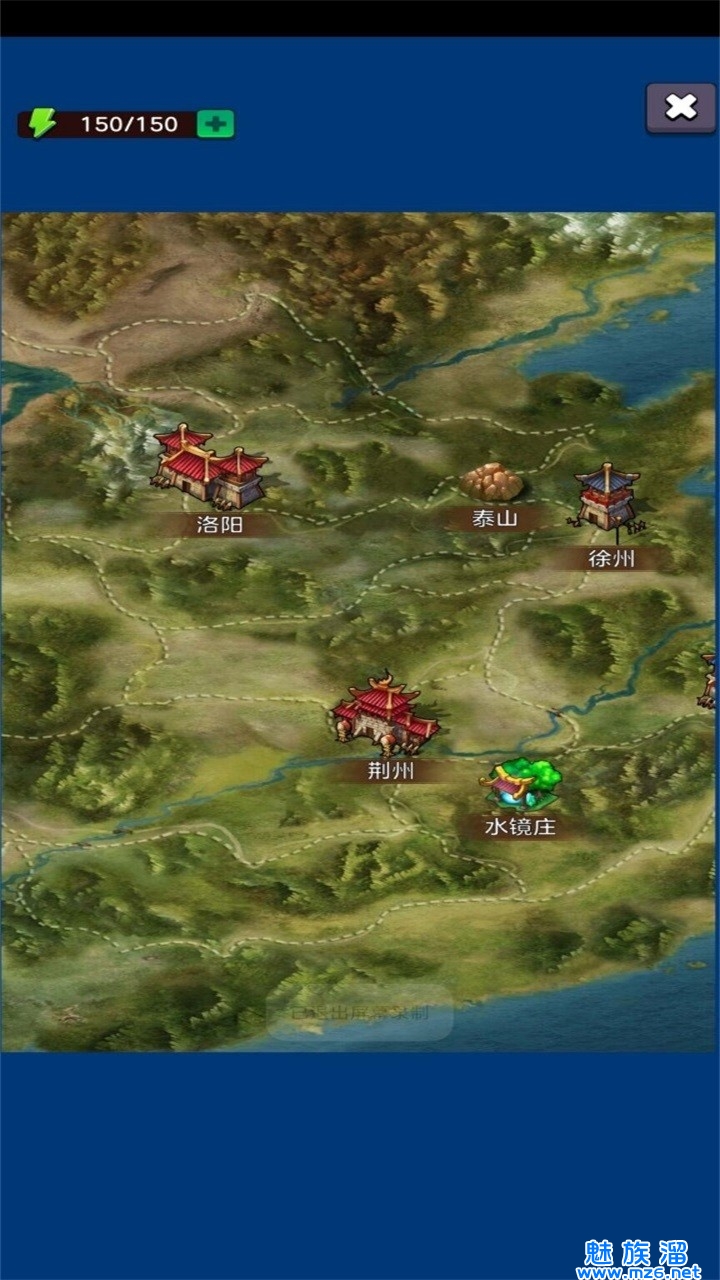Select the 洛阳 city marker
This screenshot has height=1280, width=720.
pos(211,469)
